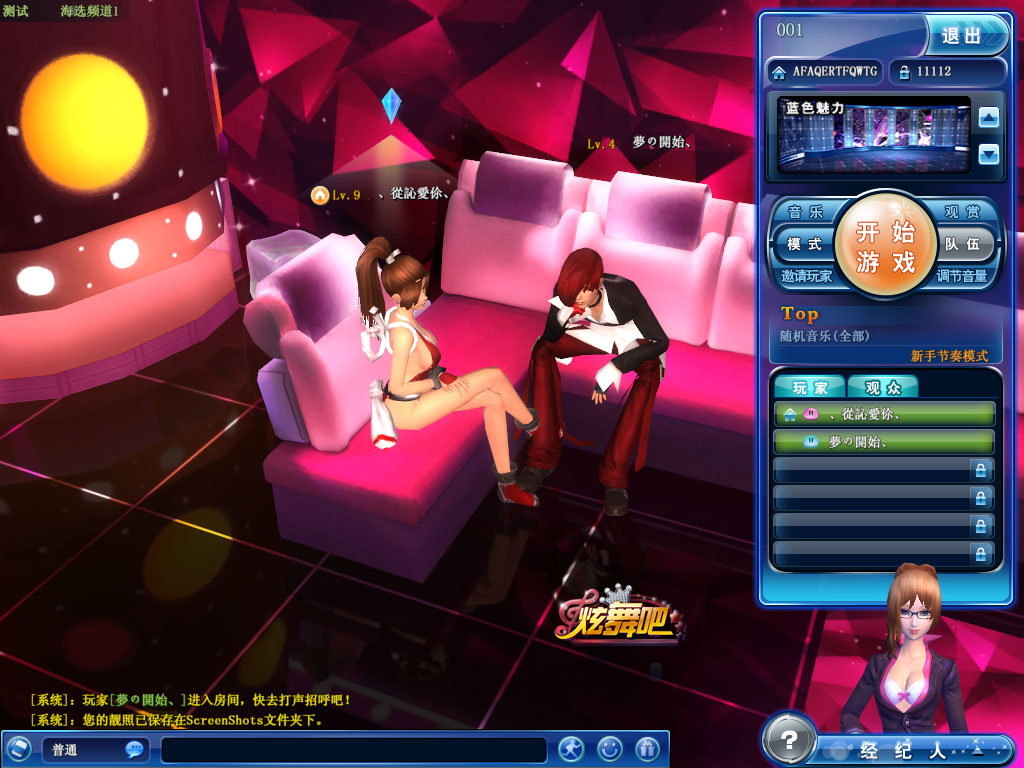This screenshot has width=1024, height=768.
Task: Open the 模式 mode options
Action: point(804,244)
